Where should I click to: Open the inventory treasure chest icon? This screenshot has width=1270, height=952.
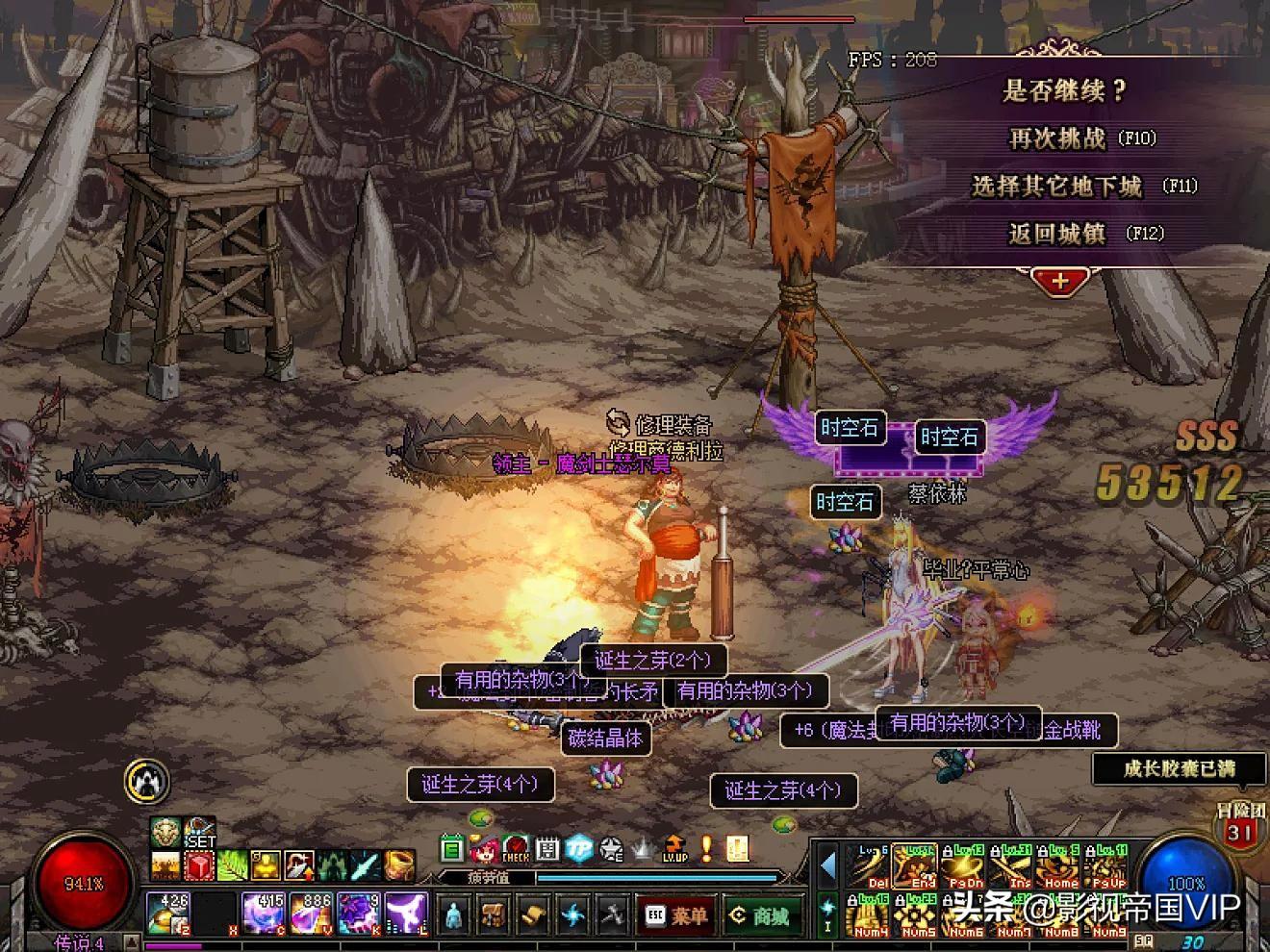(x=494, y=916)
